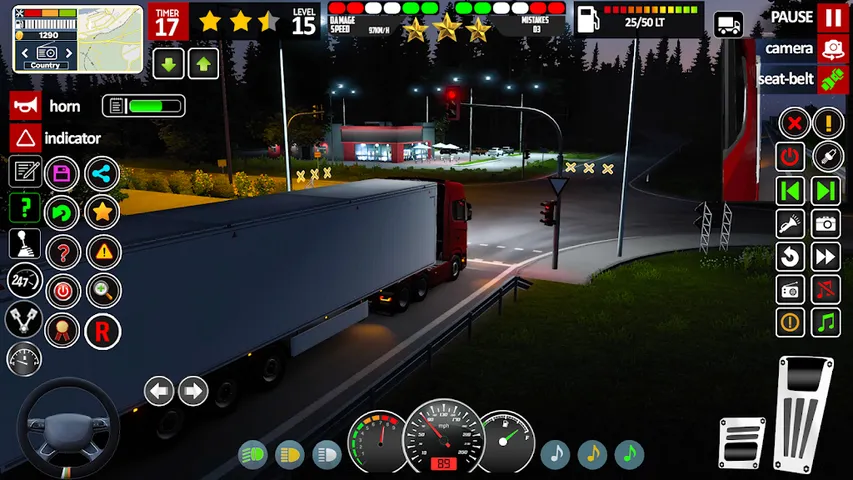Engage the red R reverse button
Screen dimensions: 853x480
tap(102, 331)
